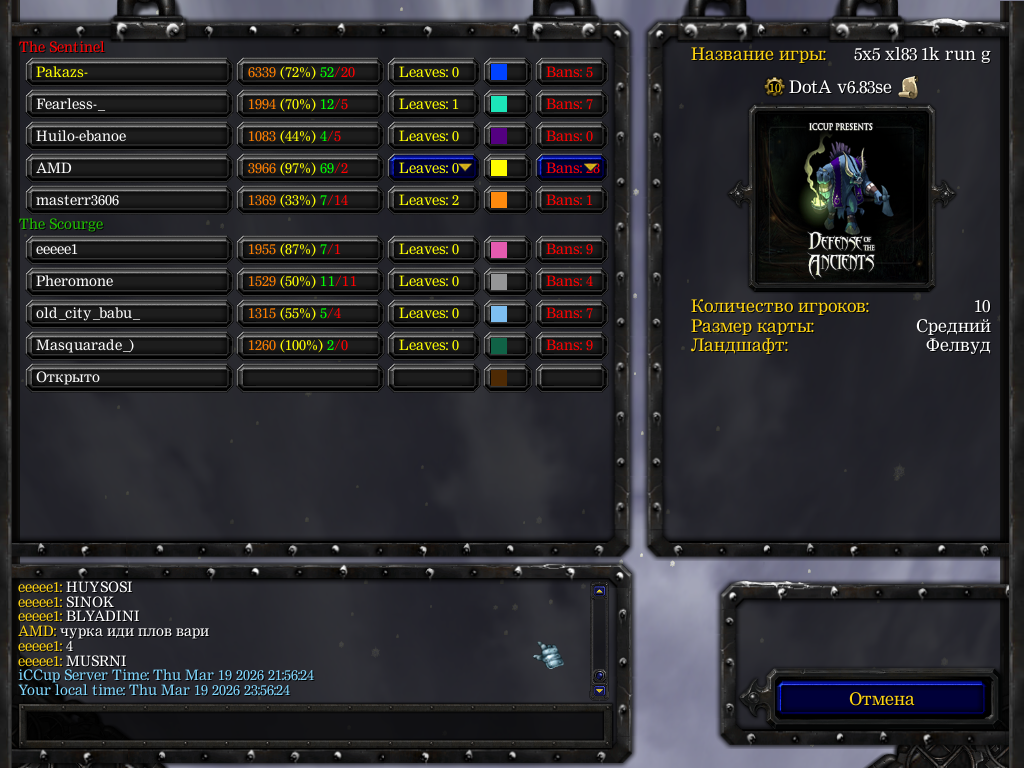
Task: Choose the masterr3606 player slot
Action: (129, 200)
